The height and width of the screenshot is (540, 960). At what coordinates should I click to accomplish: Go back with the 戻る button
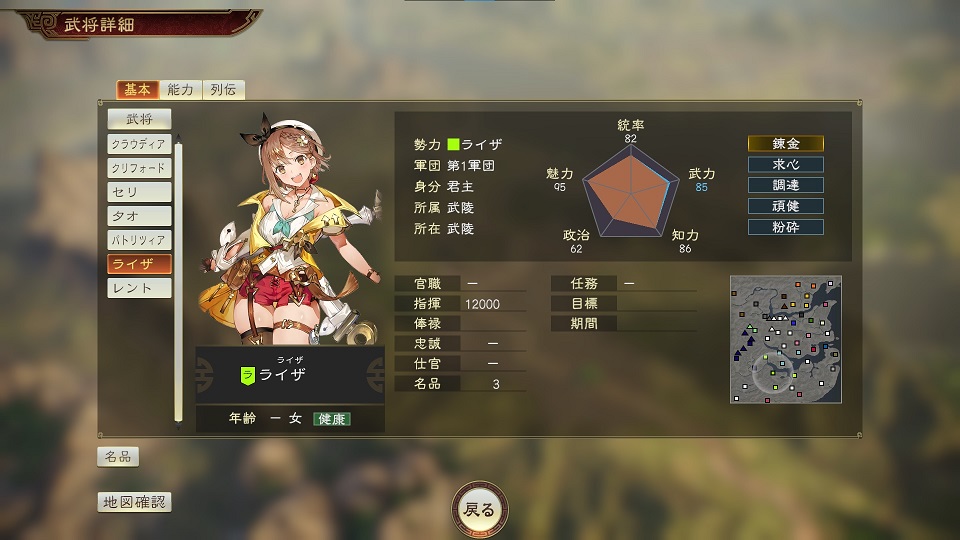479,509
